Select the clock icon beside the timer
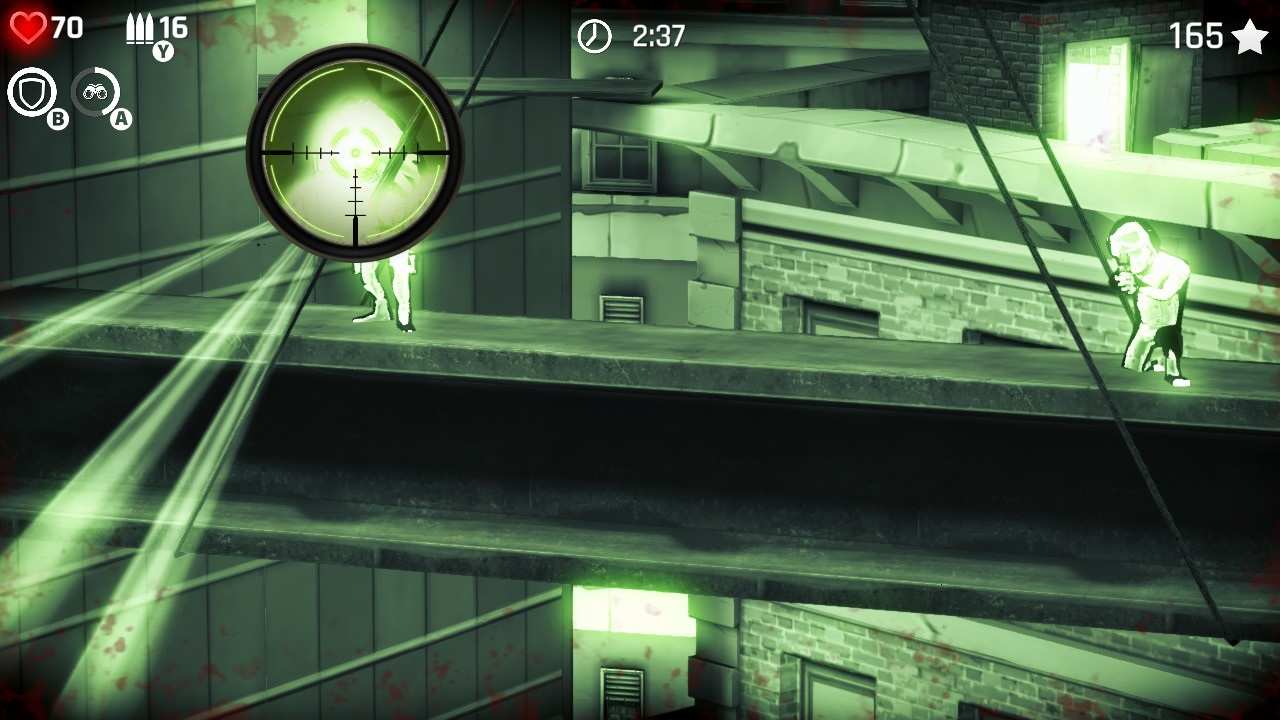This screenshot has width=1280, height=720. [594, 36]
